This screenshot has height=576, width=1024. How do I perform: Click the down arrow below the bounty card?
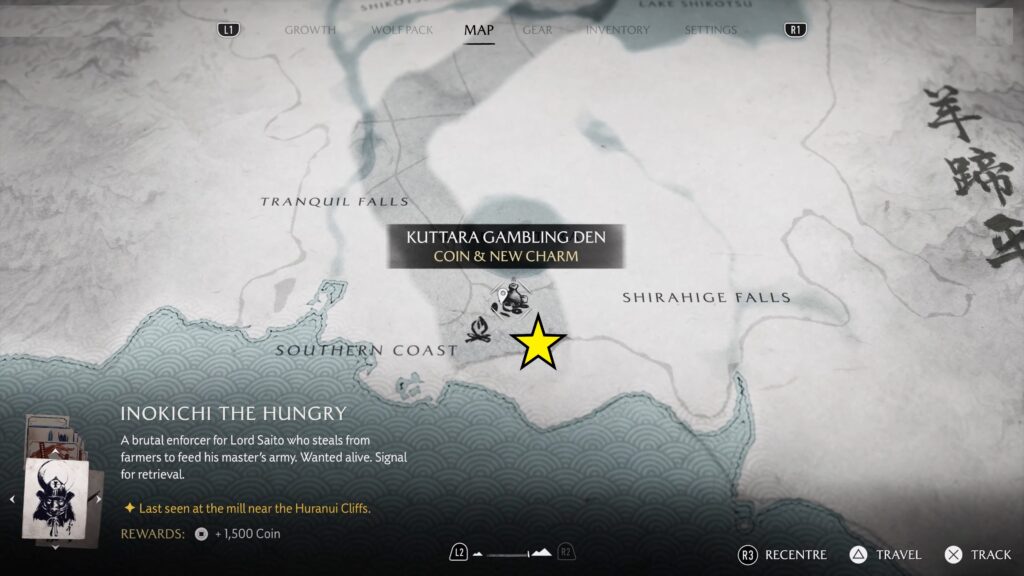tap(55, 547)
